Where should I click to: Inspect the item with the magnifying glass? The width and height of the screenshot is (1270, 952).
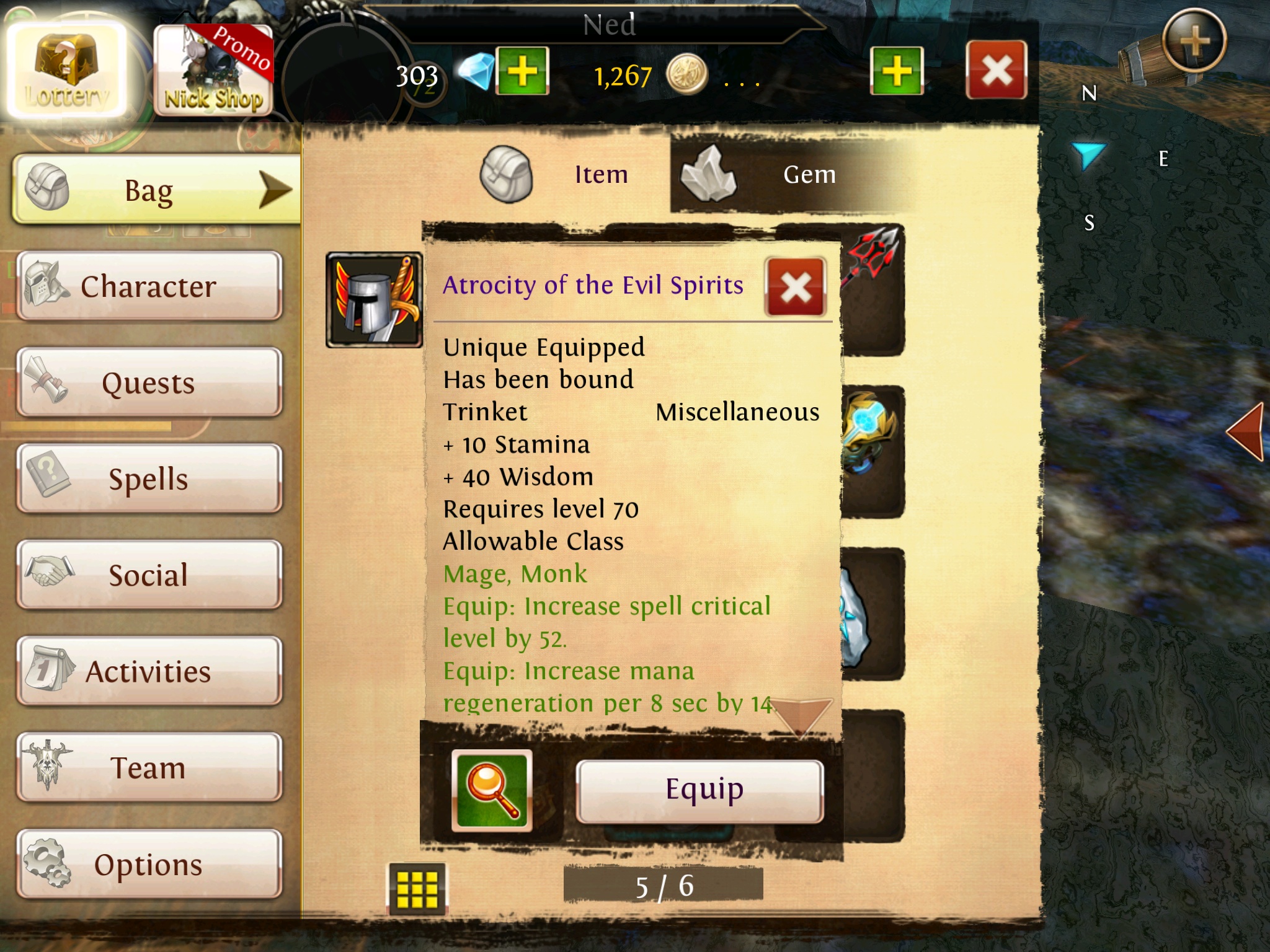point(492,790)
